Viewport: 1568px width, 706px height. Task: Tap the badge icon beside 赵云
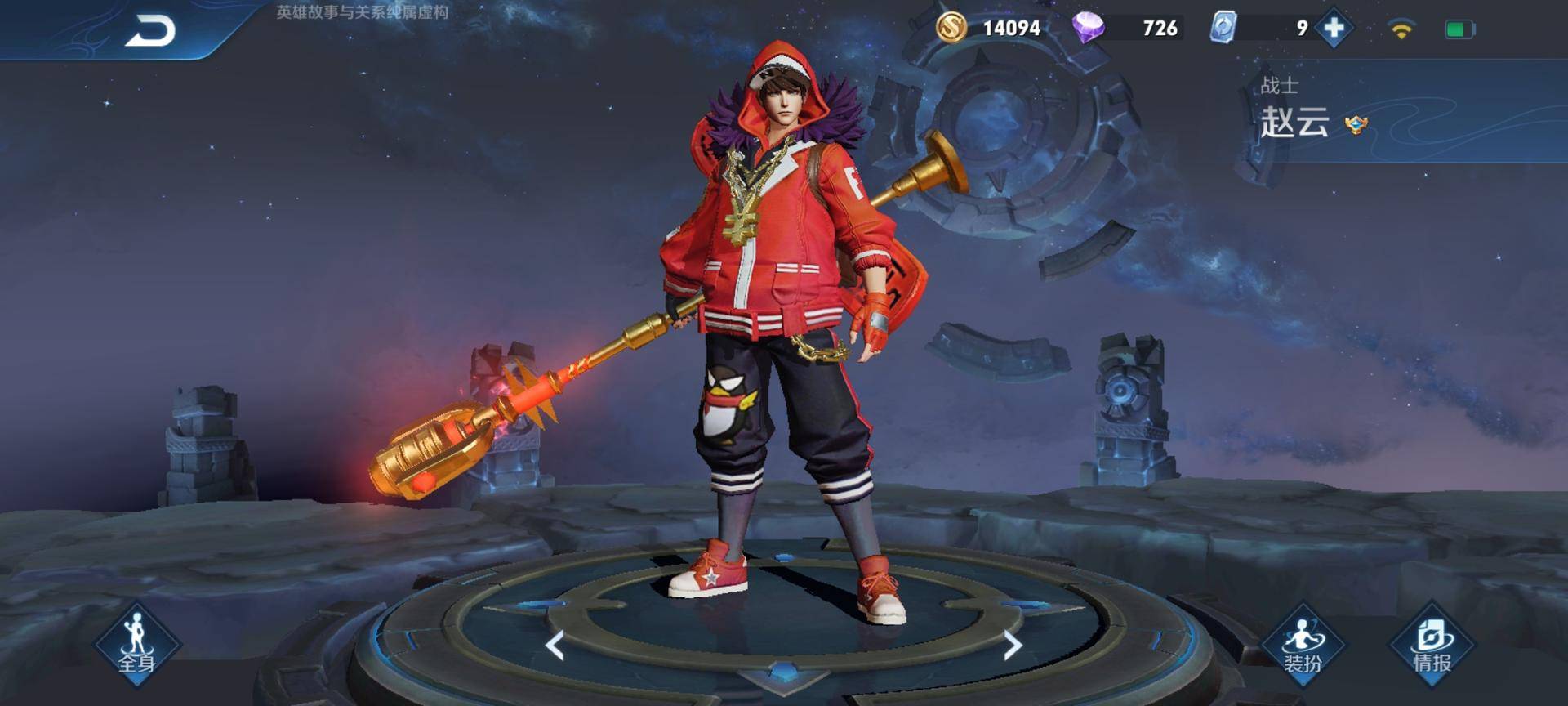coord(1356,125)
